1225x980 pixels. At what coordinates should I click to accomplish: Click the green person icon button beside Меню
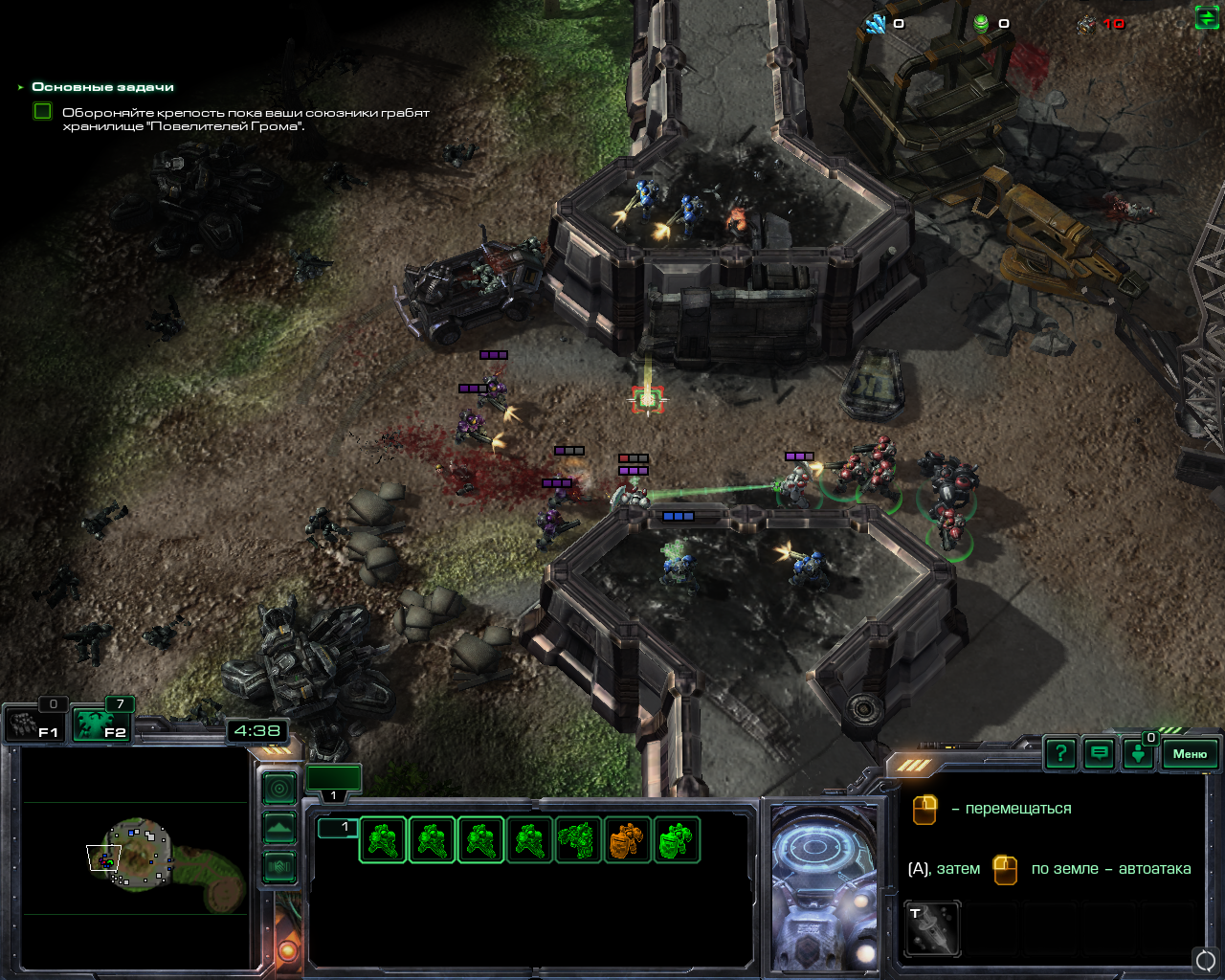1138,754
